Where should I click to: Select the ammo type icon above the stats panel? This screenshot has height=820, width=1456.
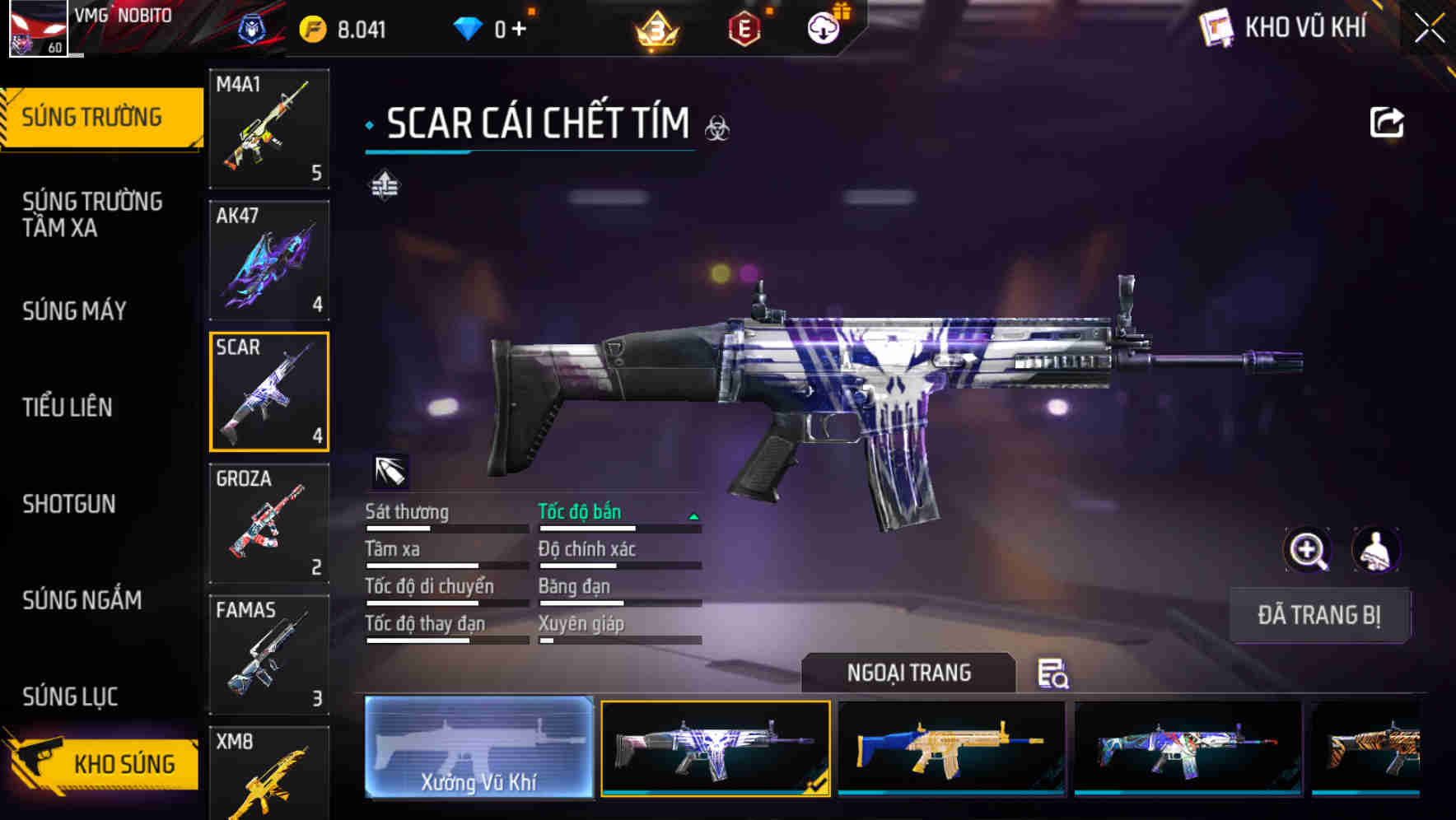pyautogui.click(x=393, y=471)
